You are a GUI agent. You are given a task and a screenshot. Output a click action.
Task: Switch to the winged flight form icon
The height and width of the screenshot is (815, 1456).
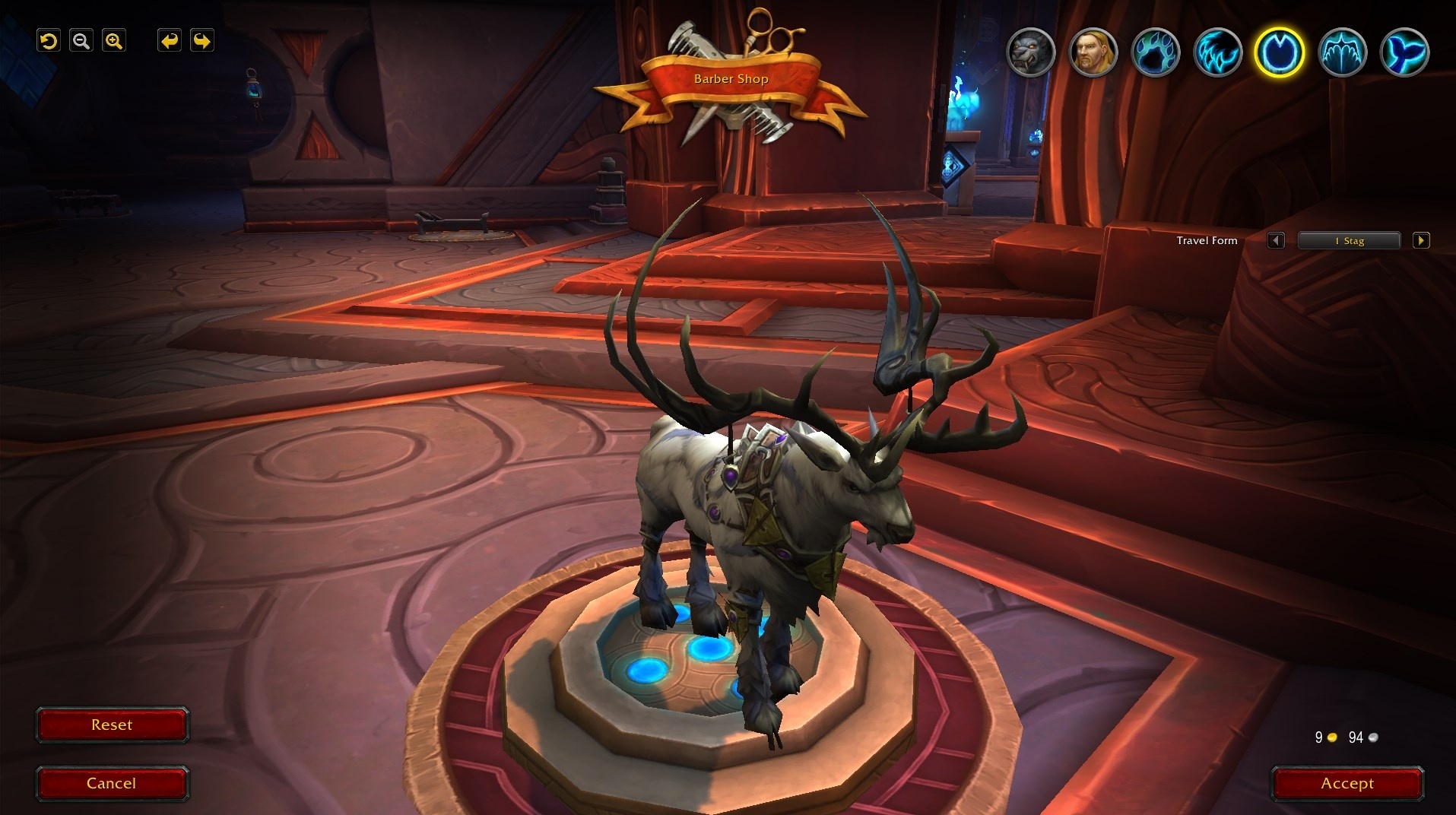pos(1342,52)
